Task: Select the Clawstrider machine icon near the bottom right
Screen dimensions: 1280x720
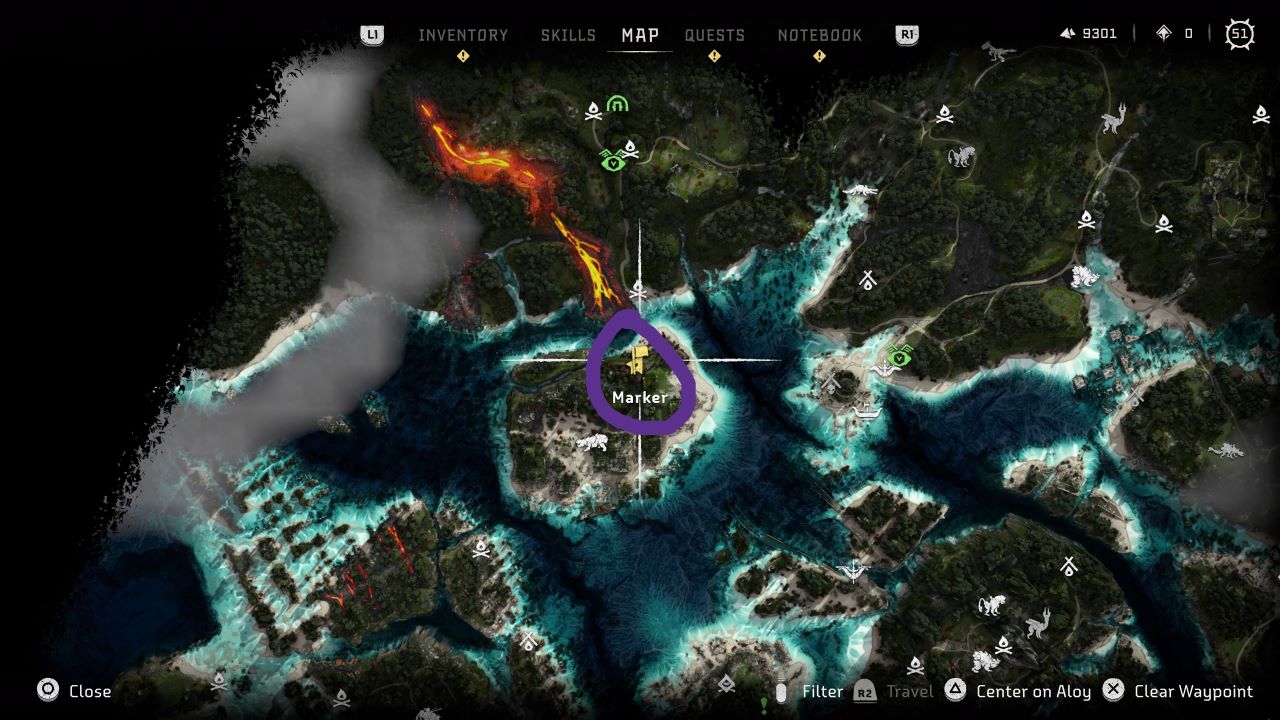Action: [x=1039, y=624]
